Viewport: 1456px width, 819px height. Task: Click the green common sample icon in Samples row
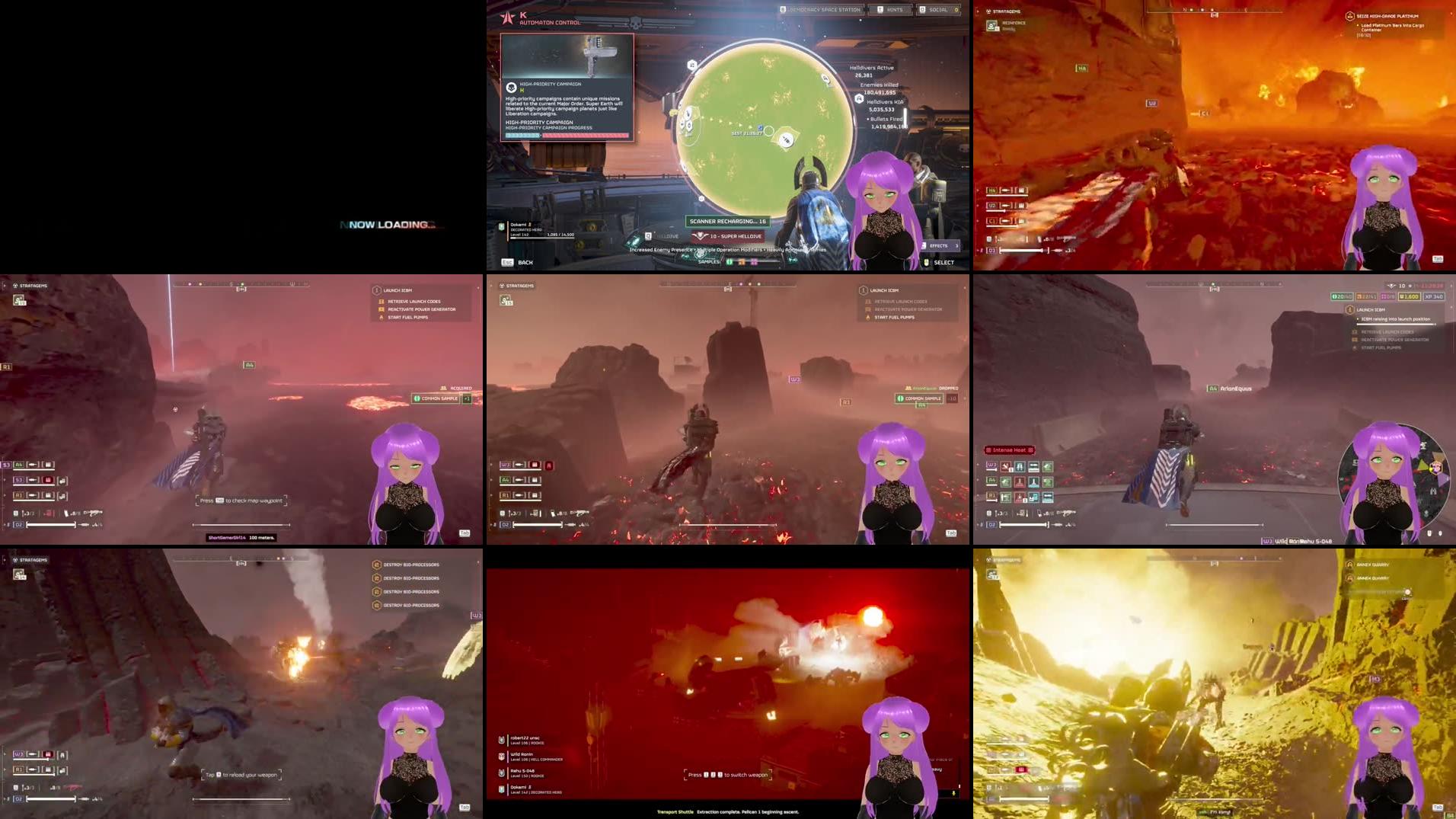click(x=730, y=261)
